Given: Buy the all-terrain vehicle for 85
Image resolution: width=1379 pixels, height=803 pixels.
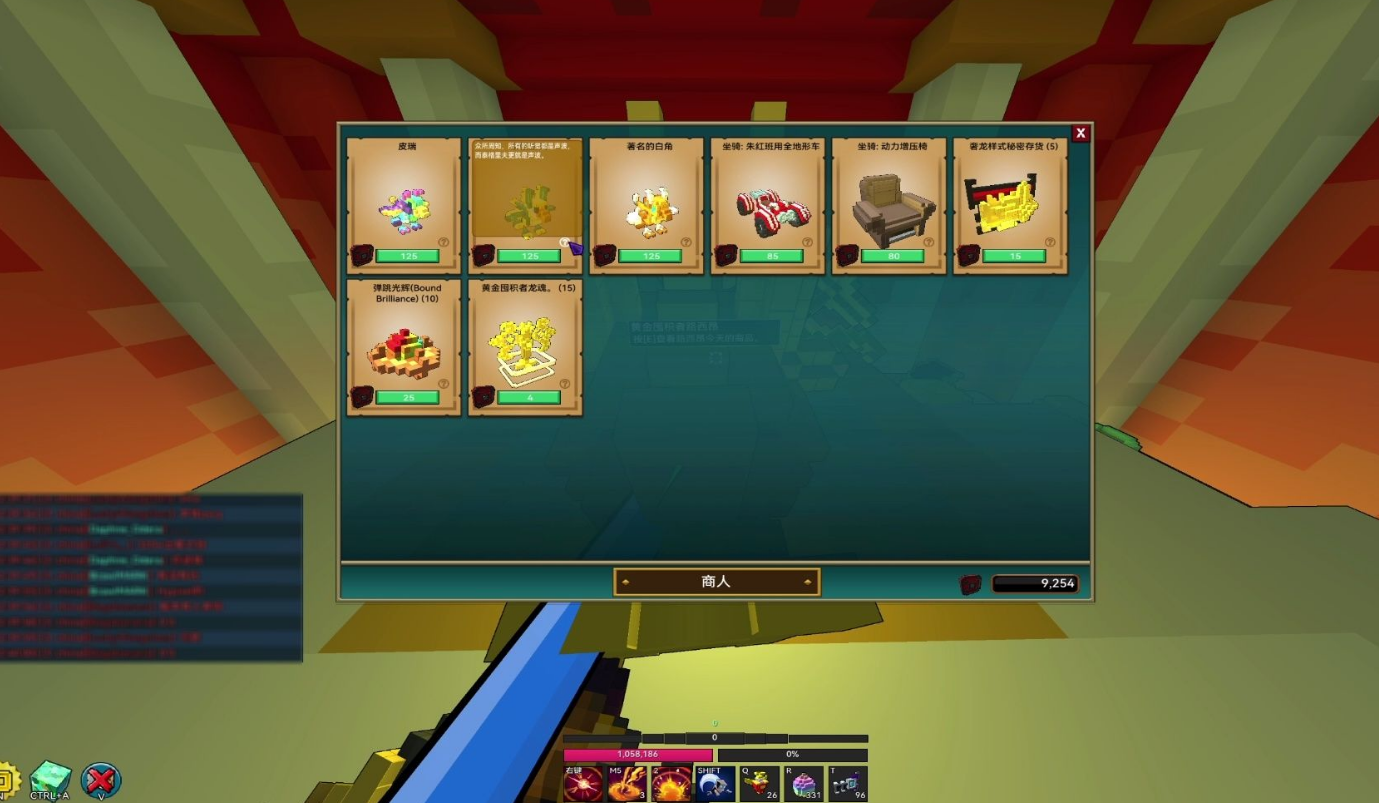Looking at the screenshot, I should [772, 256].
